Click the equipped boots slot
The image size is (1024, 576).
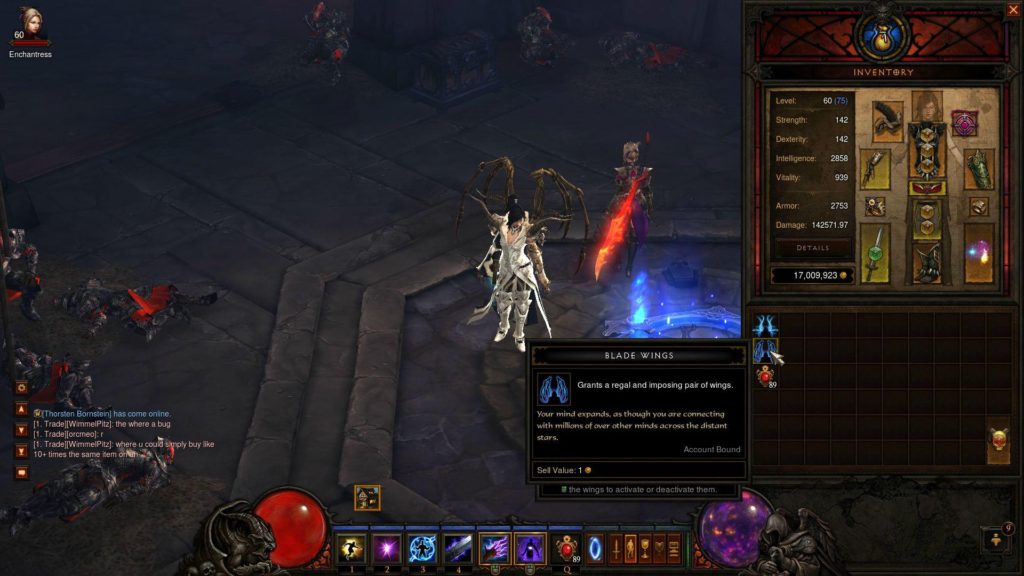[926, 262]
